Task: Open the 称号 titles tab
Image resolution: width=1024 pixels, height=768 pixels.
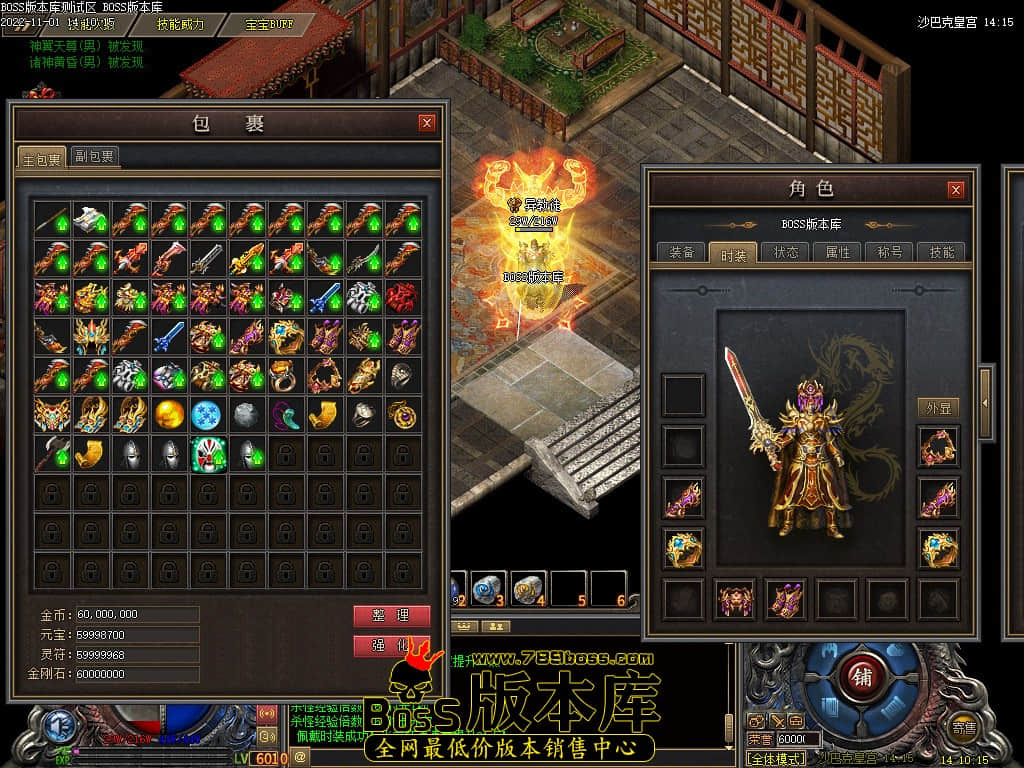Action: click(890, 252)
